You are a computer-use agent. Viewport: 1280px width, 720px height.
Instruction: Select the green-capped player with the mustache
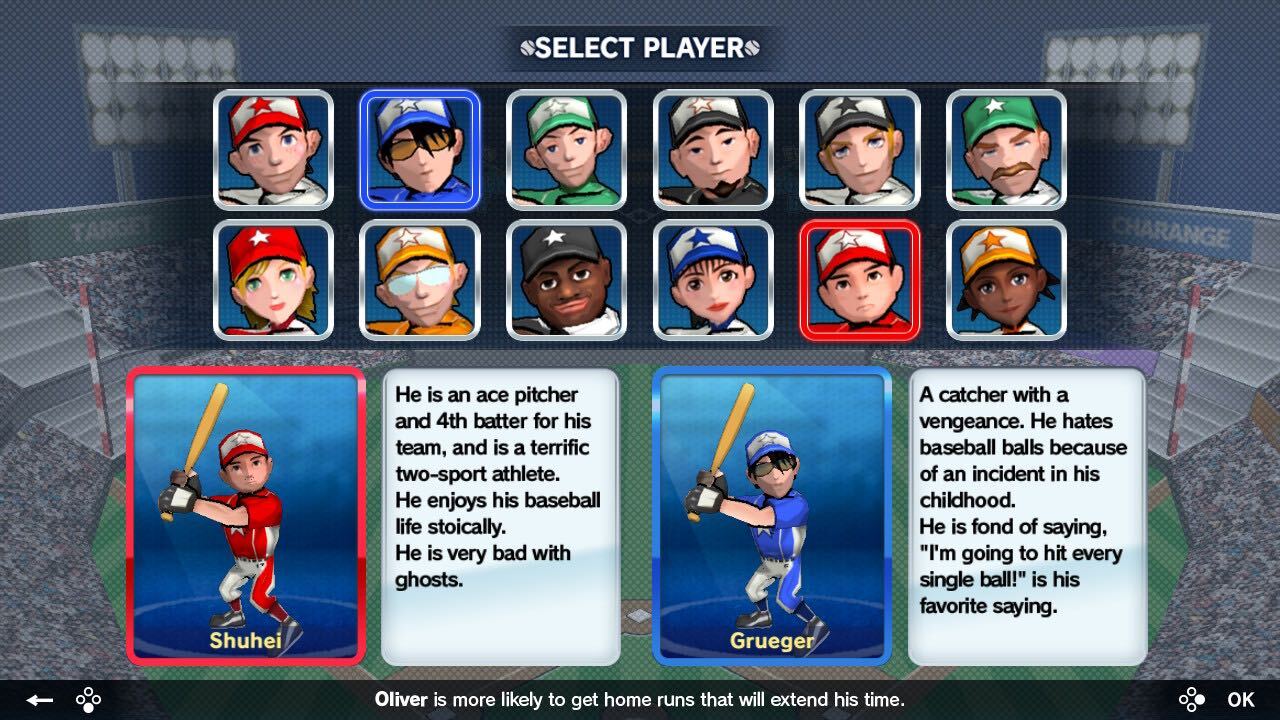(1006, 150)
